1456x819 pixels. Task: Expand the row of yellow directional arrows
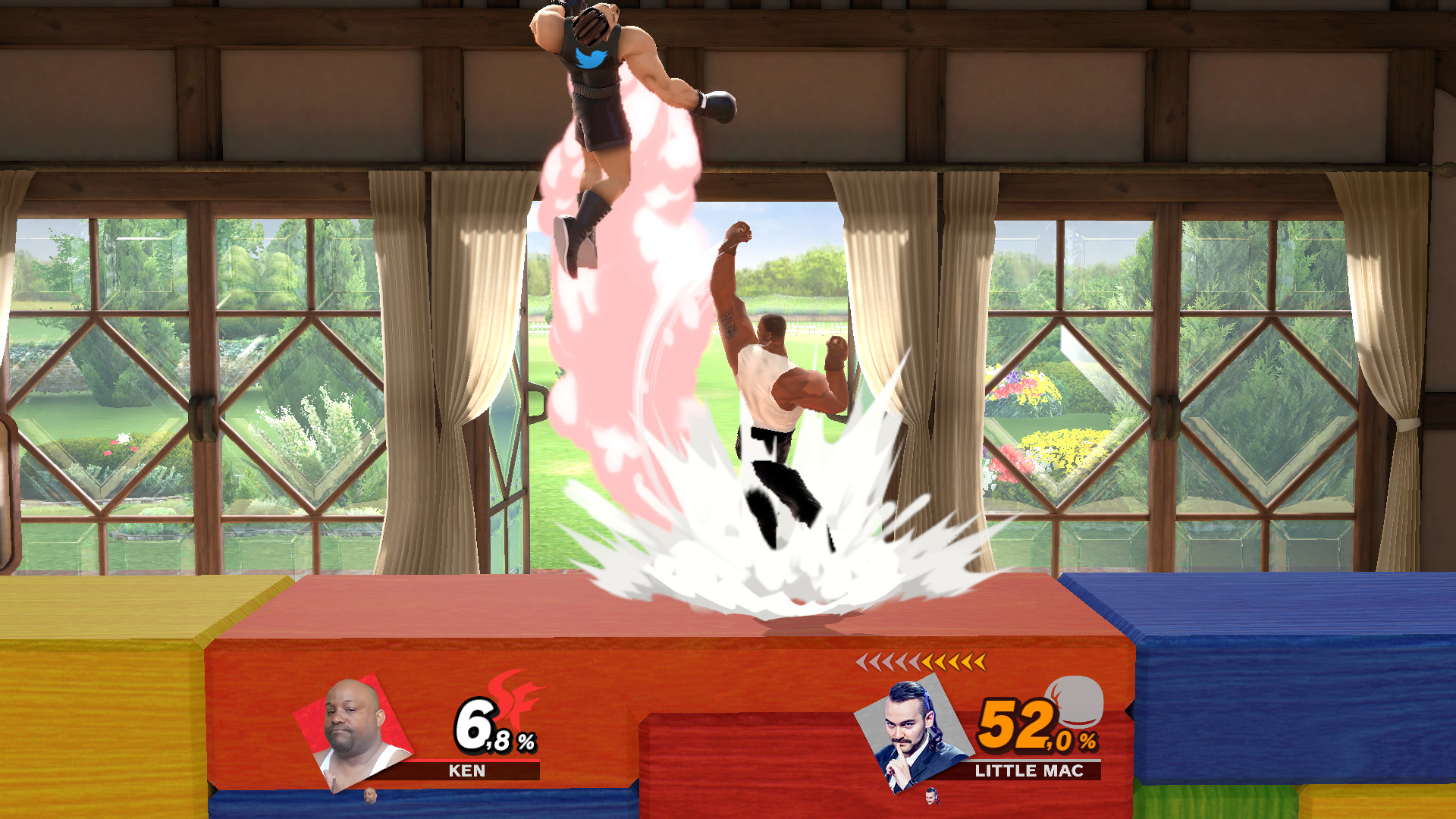click(x=921, y=663)
